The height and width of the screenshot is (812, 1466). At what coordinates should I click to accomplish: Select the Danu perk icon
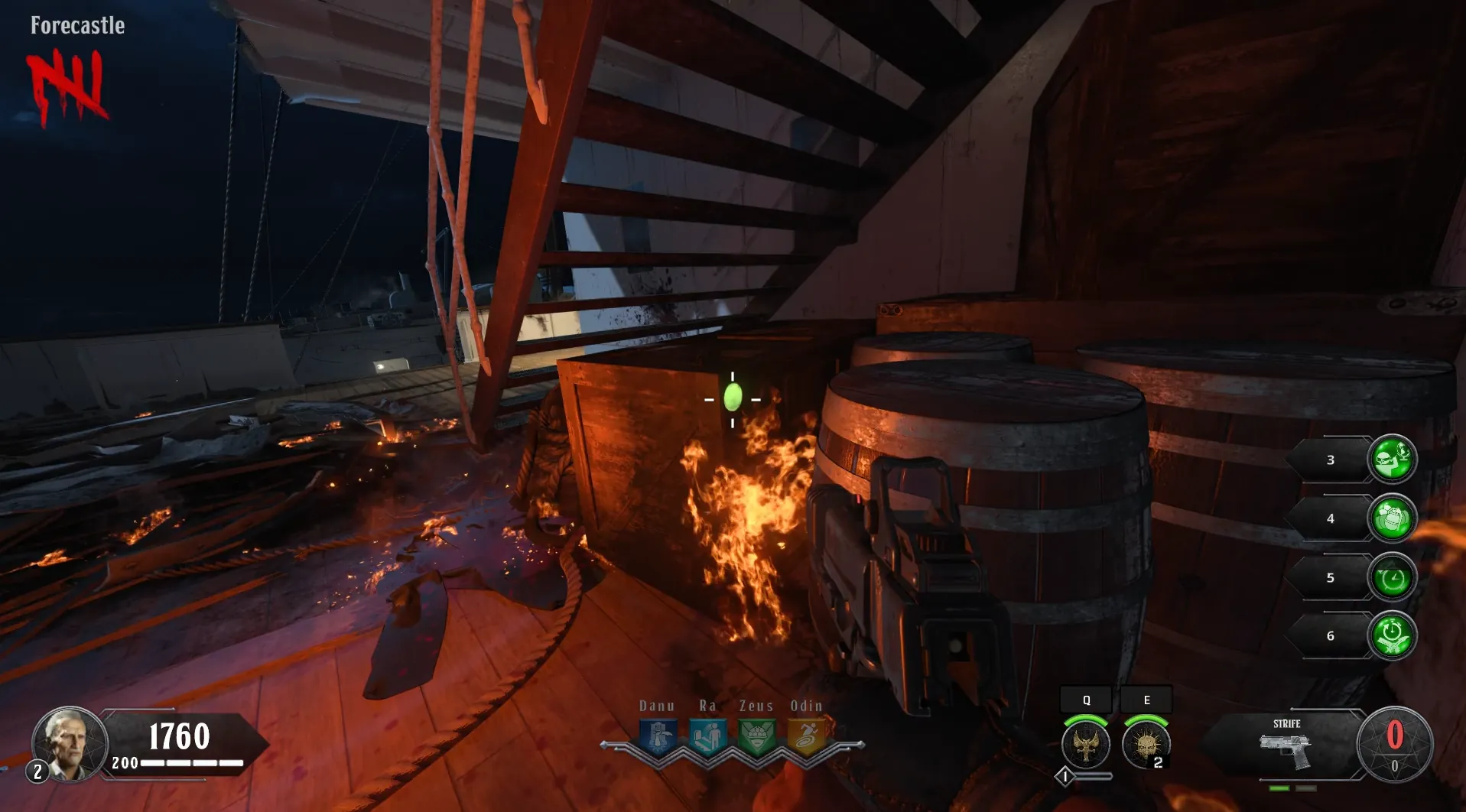[658, 738]
